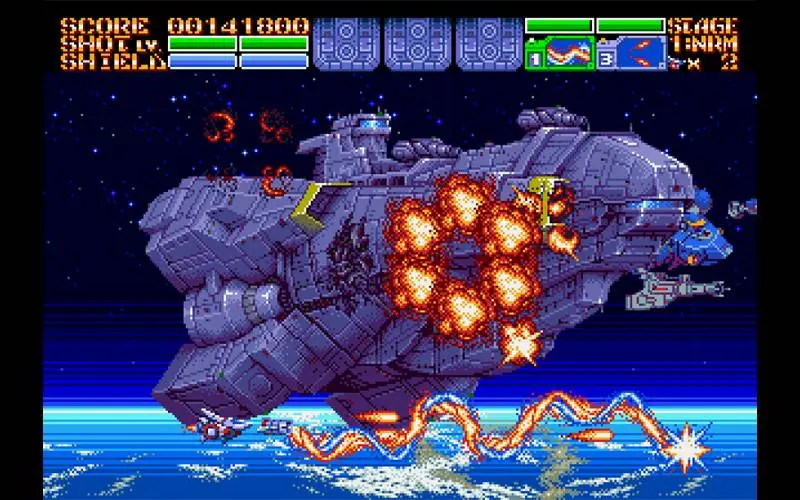Select the wave beam weapon in slot 1
Image resolution: width=800 pixels, height=500 pixels.
566,52
